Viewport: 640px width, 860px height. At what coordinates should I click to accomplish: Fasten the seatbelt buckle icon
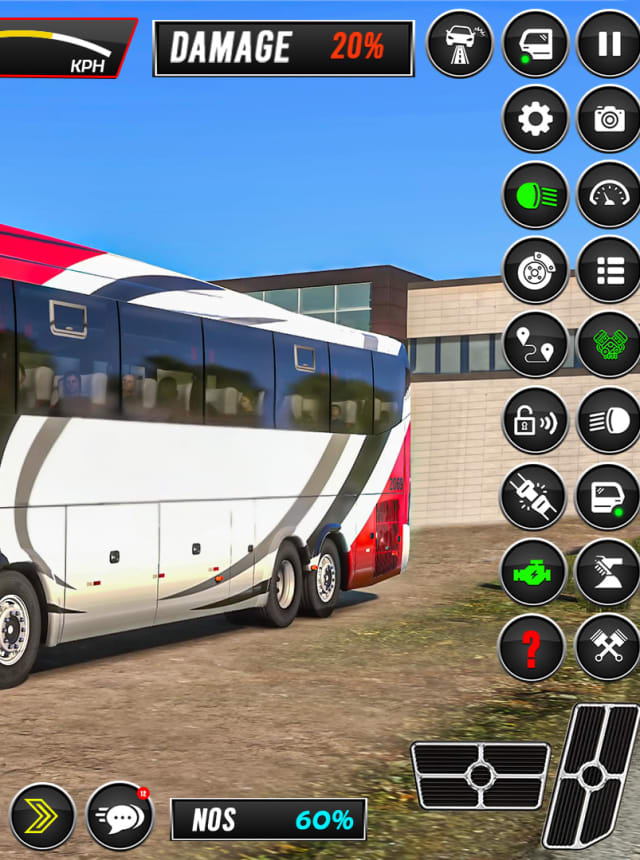(x=535, y=497)
